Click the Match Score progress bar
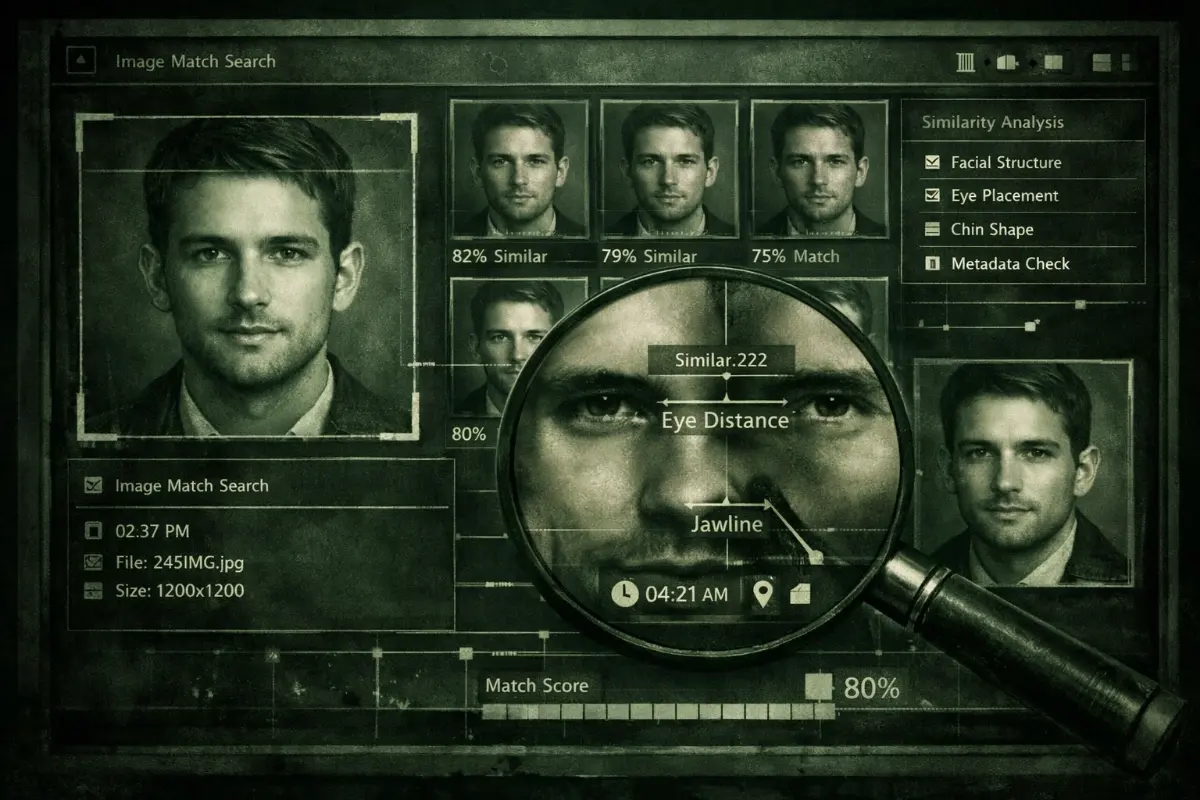The image size is (1200, 800). [x=657, y=712]
